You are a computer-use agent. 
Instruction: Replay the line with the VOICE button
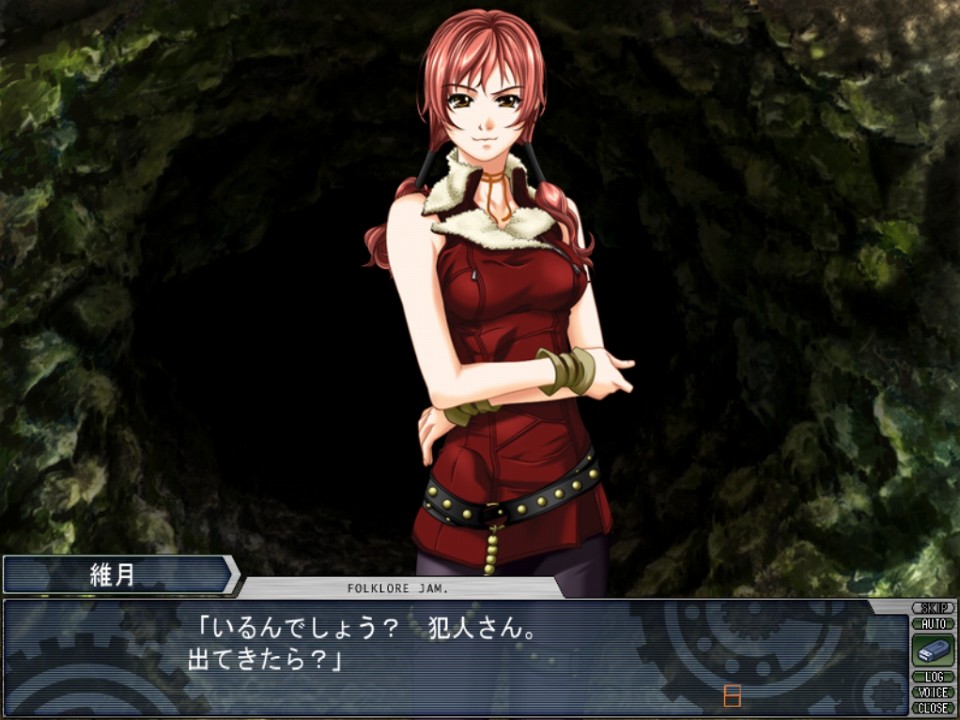pyautogui.click(x=932, y=692)
